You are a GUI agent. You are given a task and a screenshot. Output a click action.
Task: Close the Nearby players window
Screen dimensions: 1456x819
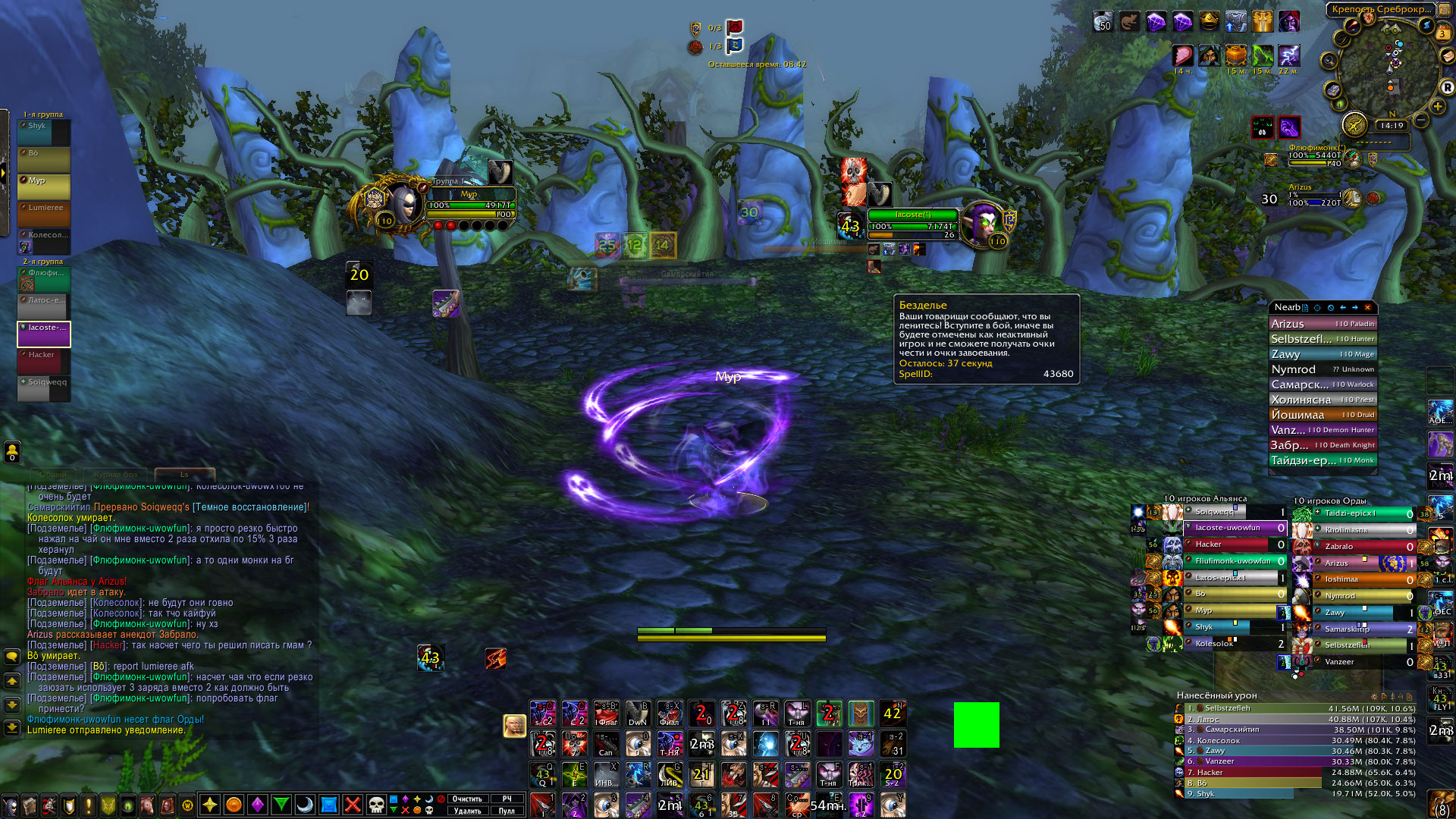coord(1367,308)
